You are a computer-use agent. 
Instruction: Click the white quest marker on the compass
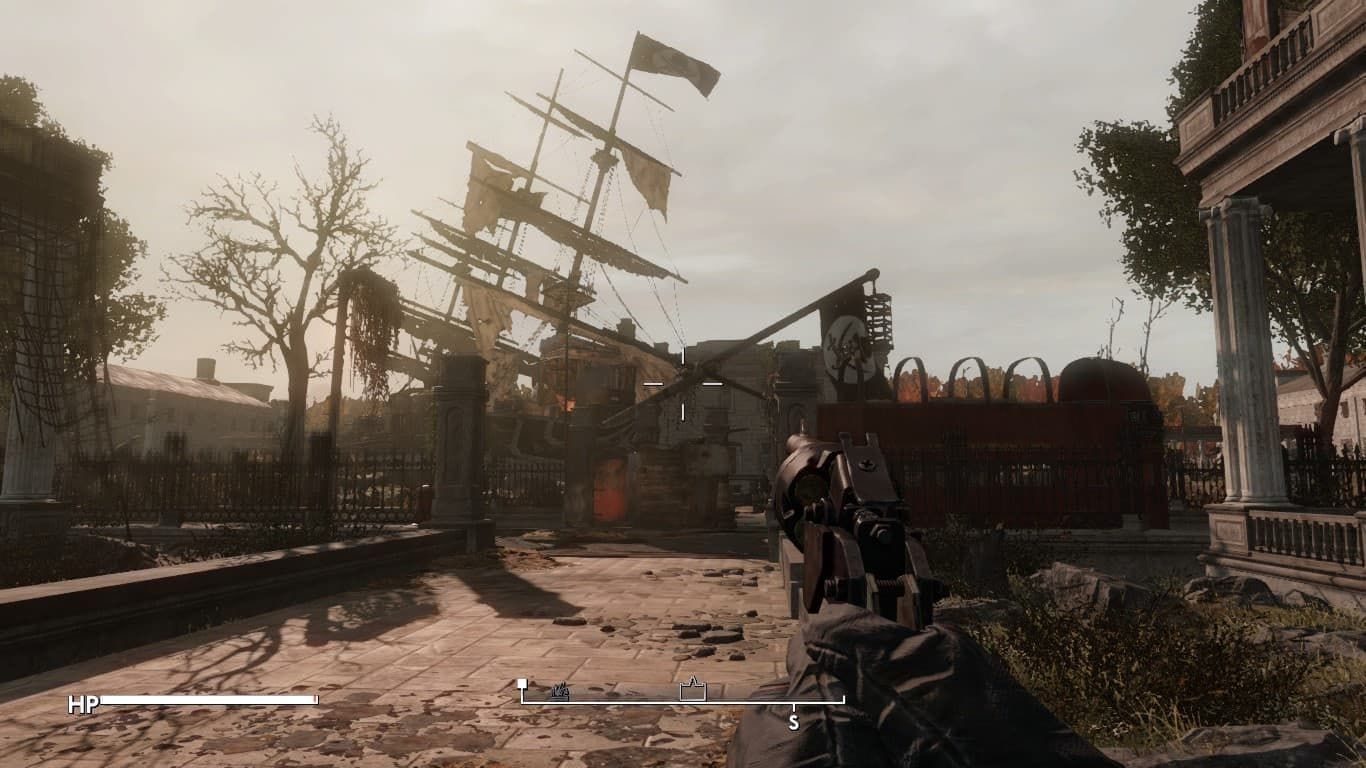tap(522, 683)
